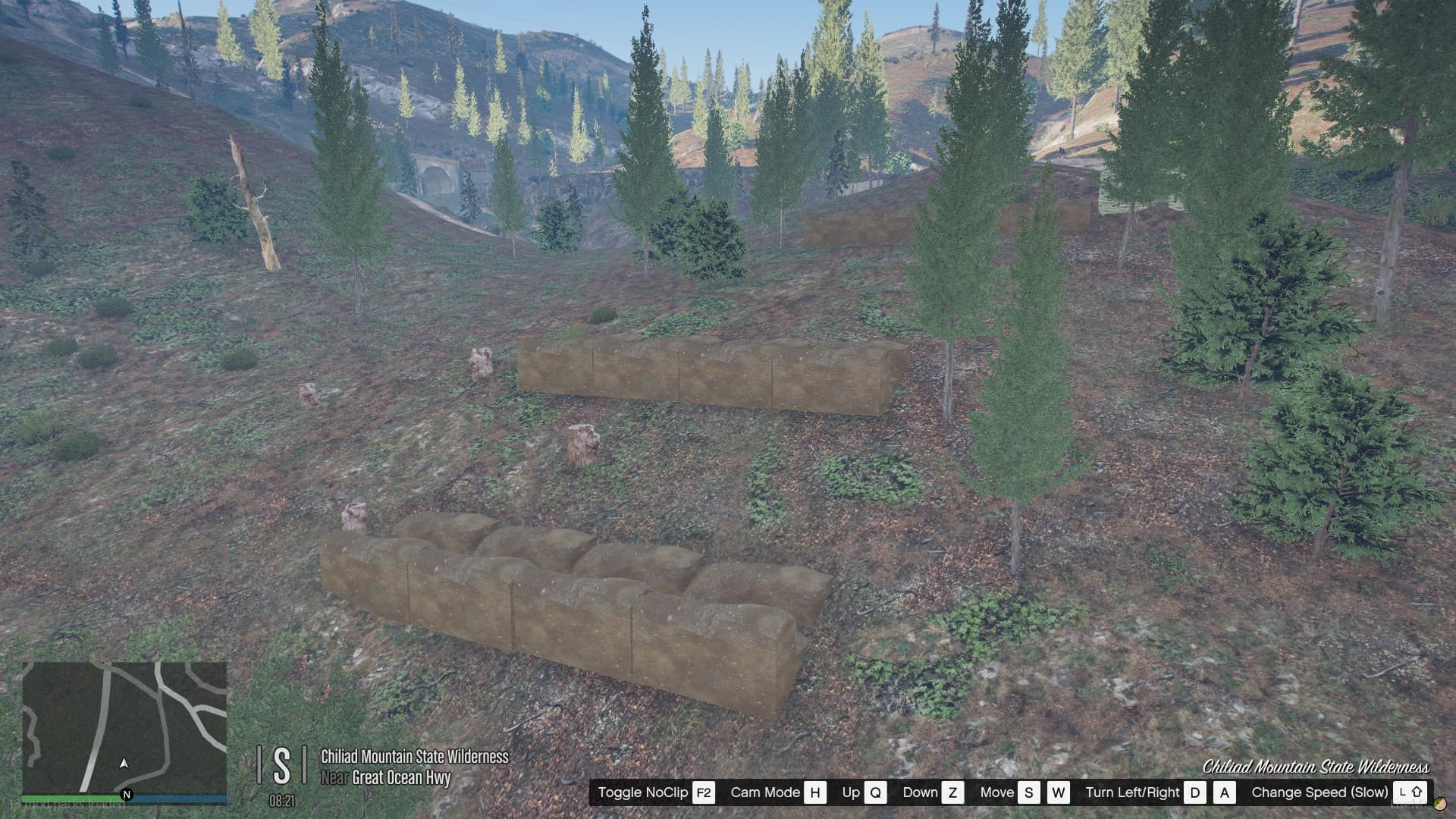
Task: Click the Change Speed (Slow) label
Action: [x=1322, y=793]
